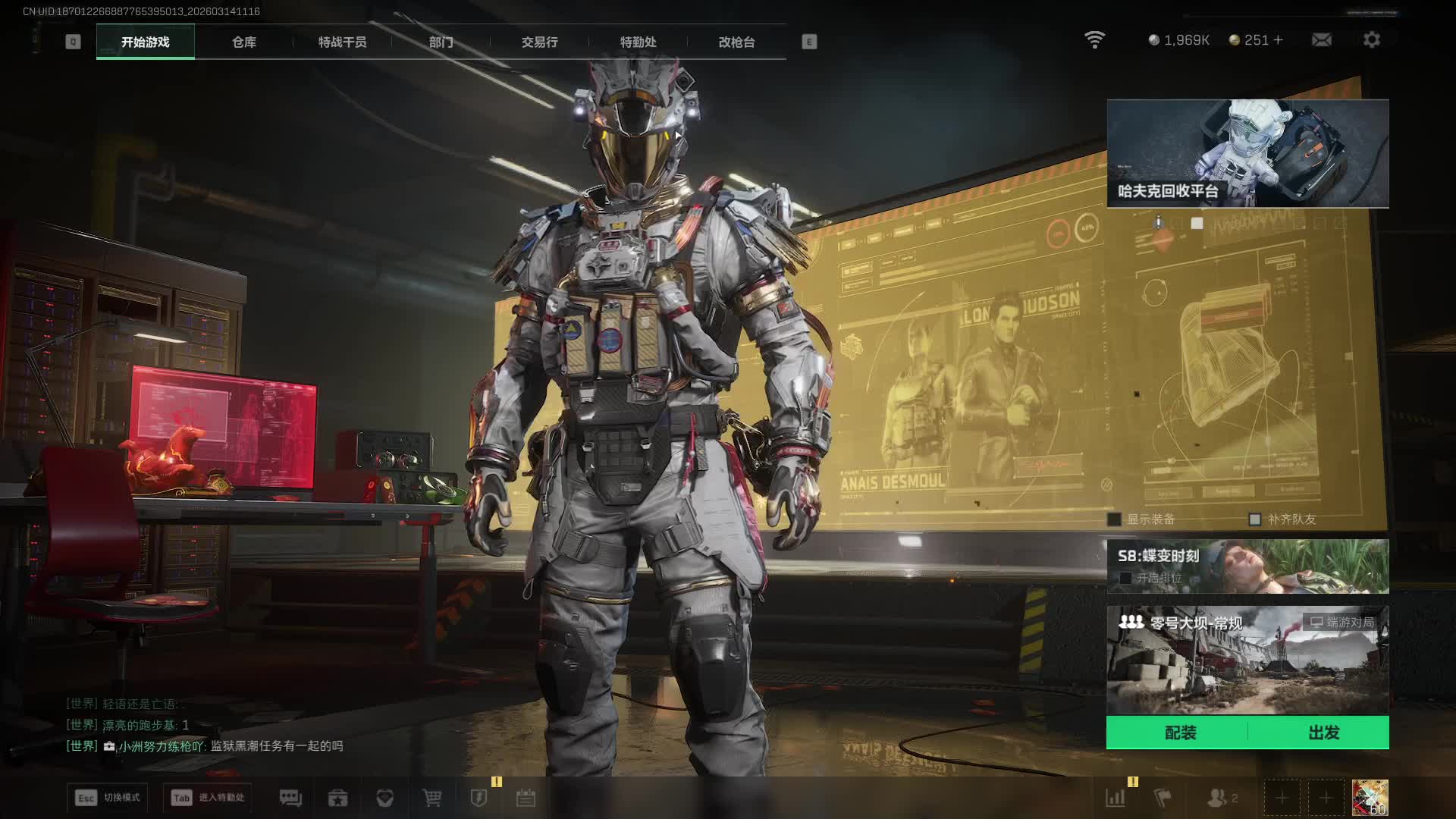Open the chat bubble icon
The image size is (1456, 819).
coord(290,798)
